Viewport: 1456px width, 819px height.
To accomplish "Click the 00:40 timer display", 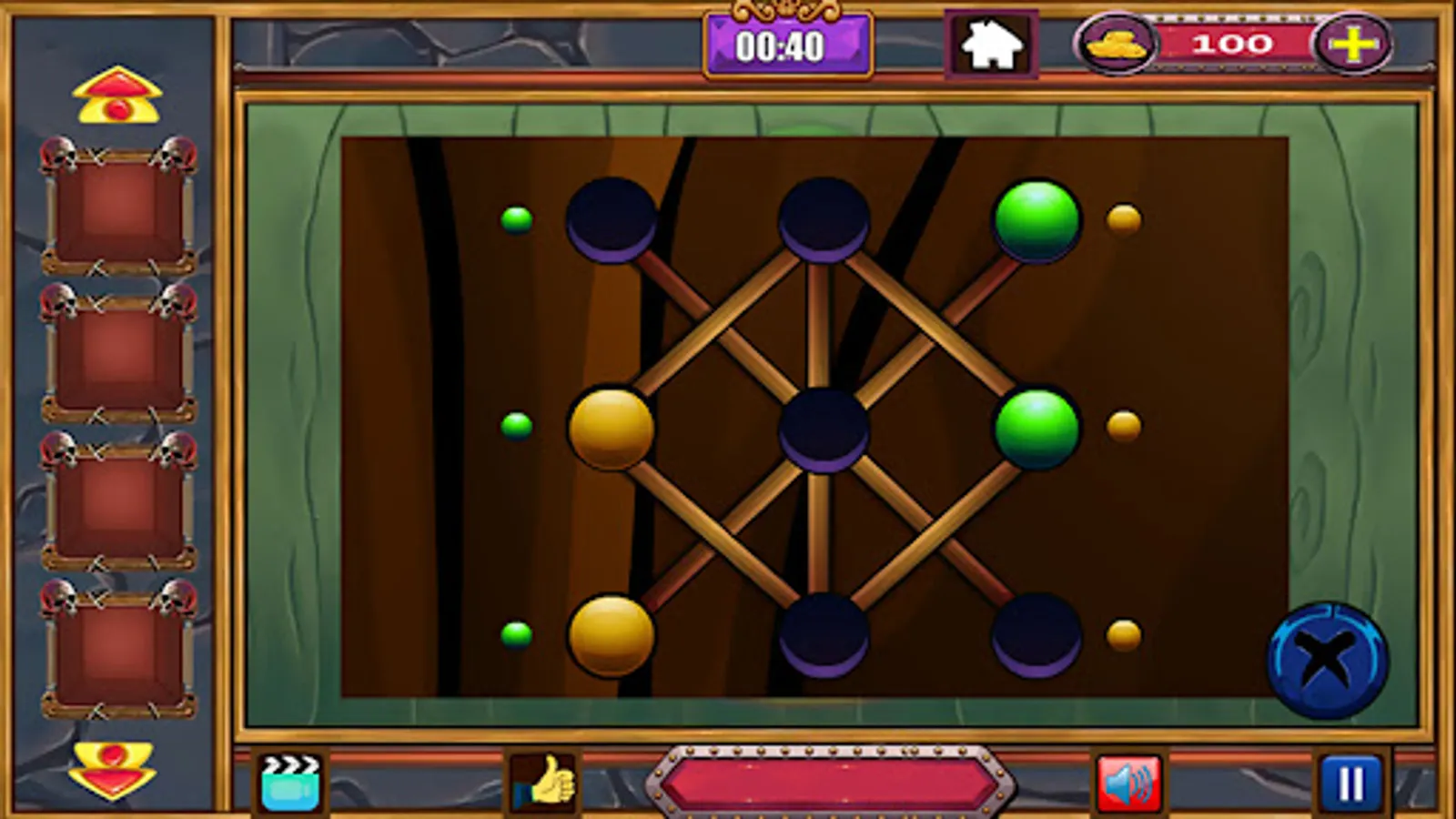I will 787,43.
